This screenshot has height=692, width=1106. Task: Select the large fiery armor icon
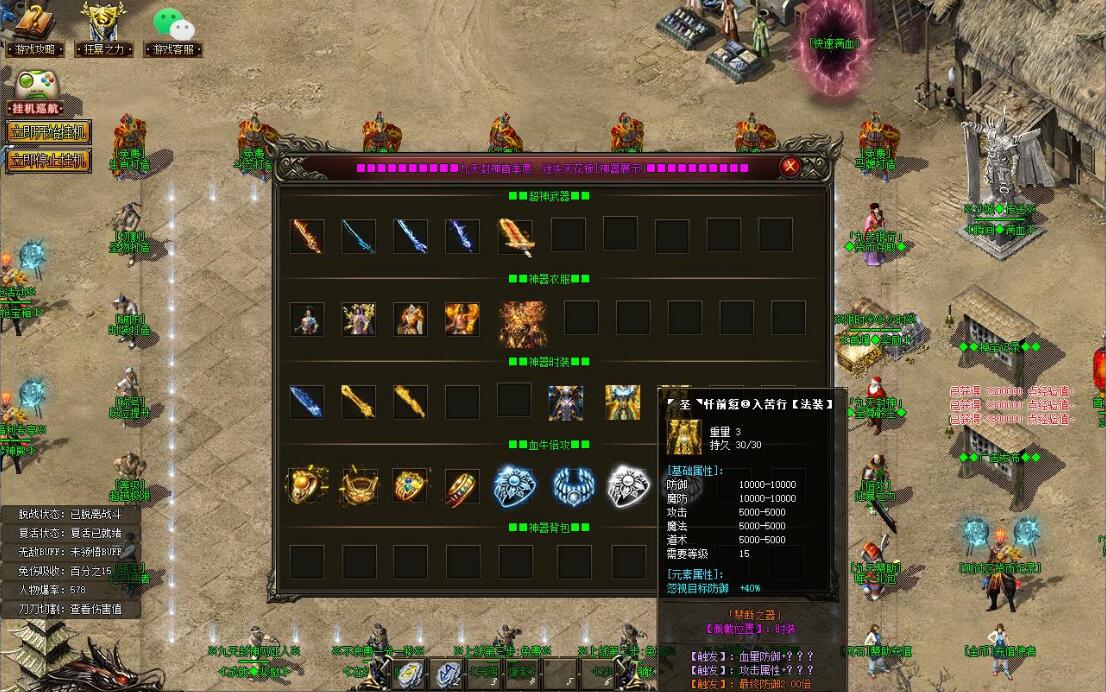tap(522, 322)
